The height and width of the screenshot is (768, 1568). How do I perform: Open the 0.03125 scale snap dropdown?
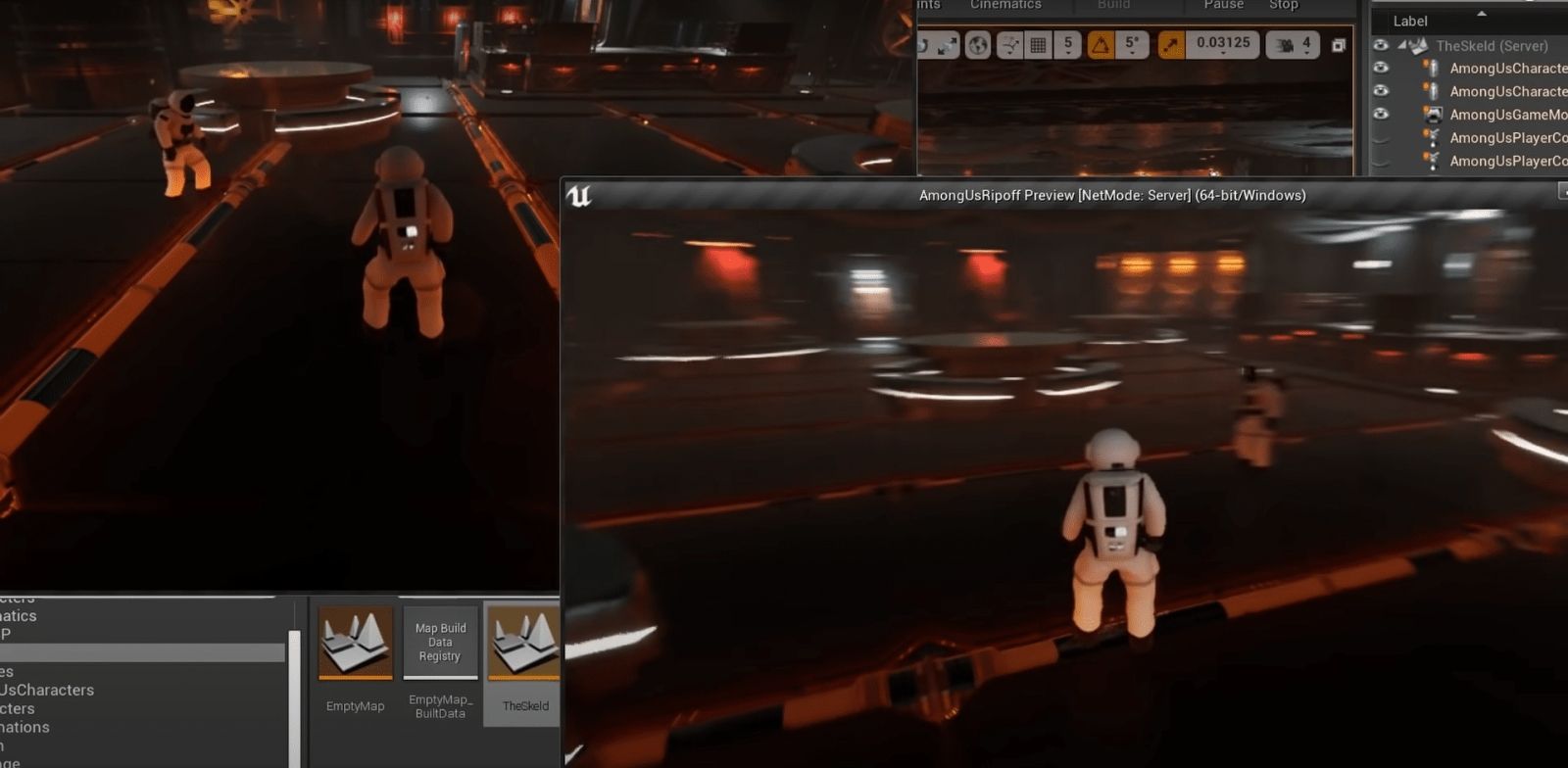1223,45
